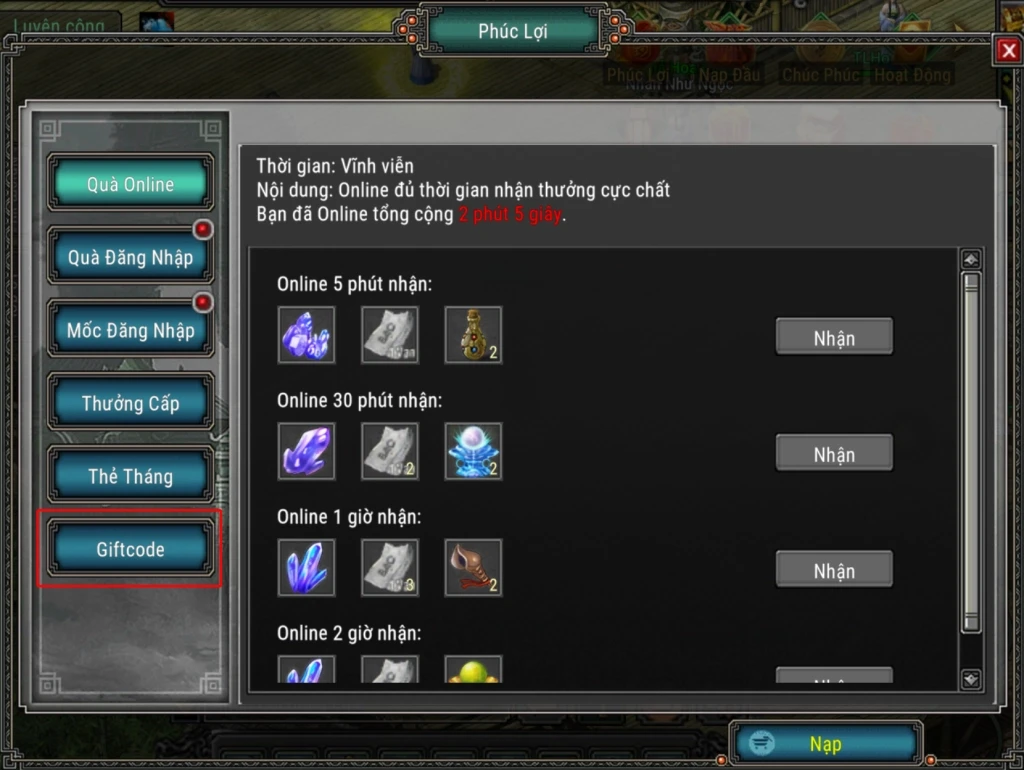Inspect the glowing orb in 30 phút rewards

point(473,451)
